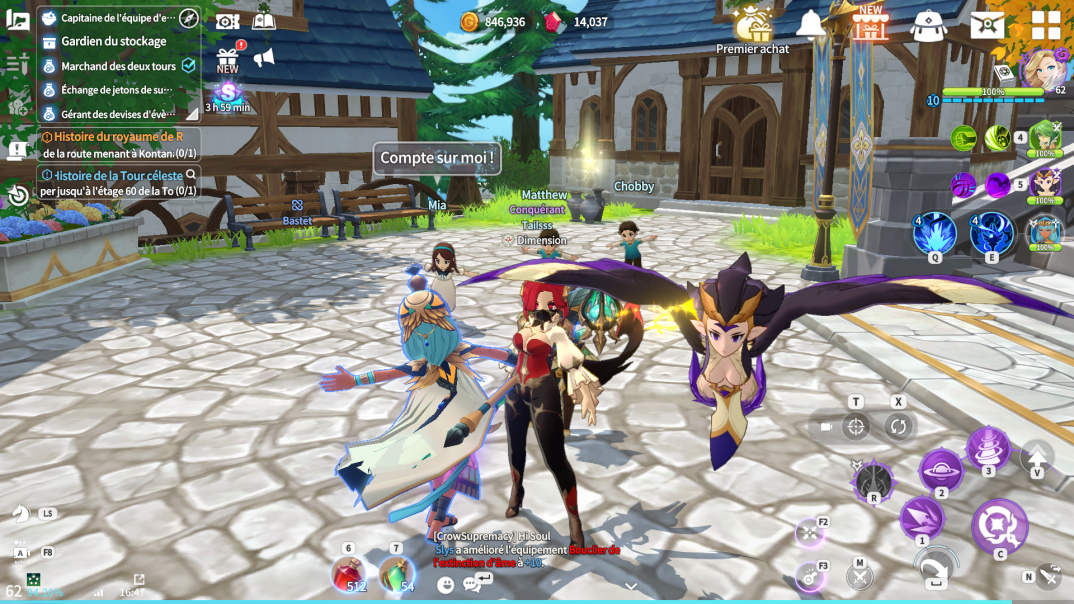Image resolution: width=1074 pixels, height=604 pixels.
Task: Open the NEW gift box rewards
Action: [x=228, y=62]
